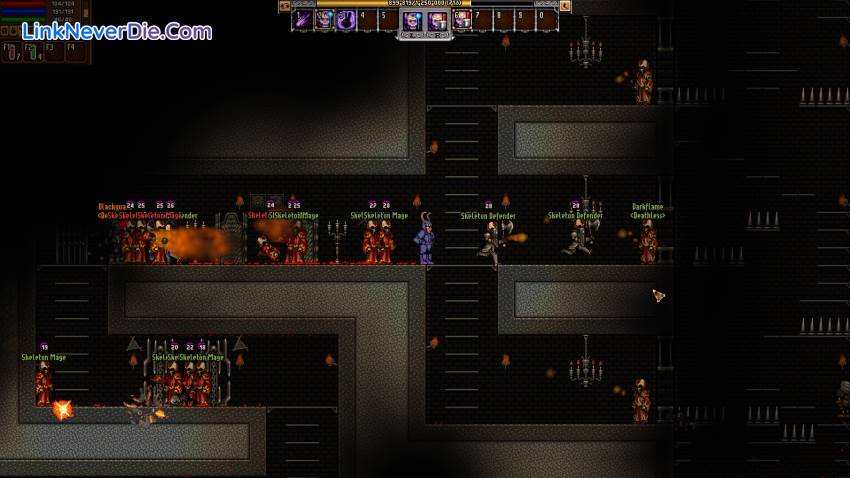850x478 pixels.
Task: Drink the green potion in the F2 slot
Action: coord(33,52)
